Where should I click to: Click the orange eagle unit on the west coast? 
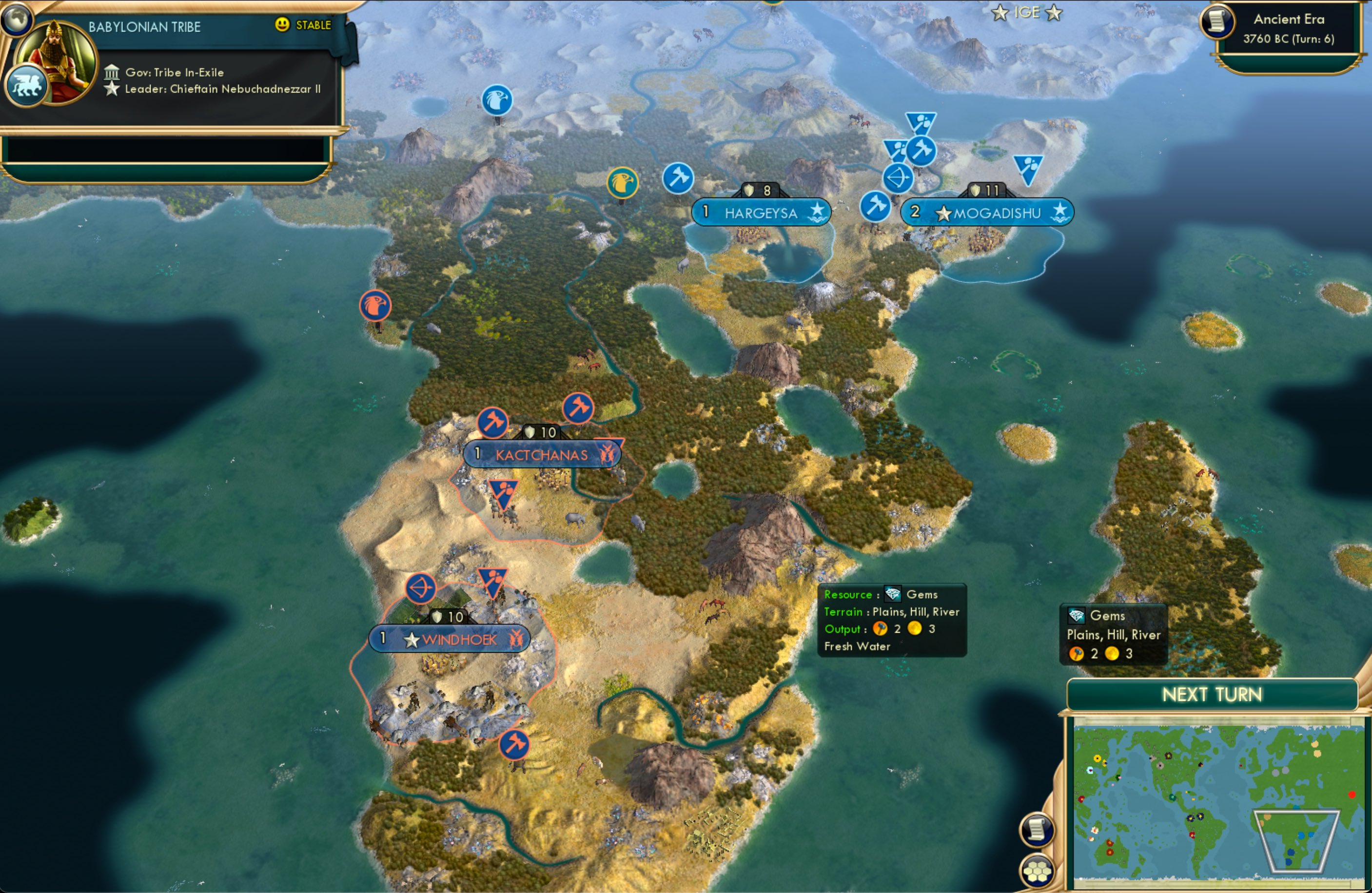pyautogui.click(x=376, y=306)
